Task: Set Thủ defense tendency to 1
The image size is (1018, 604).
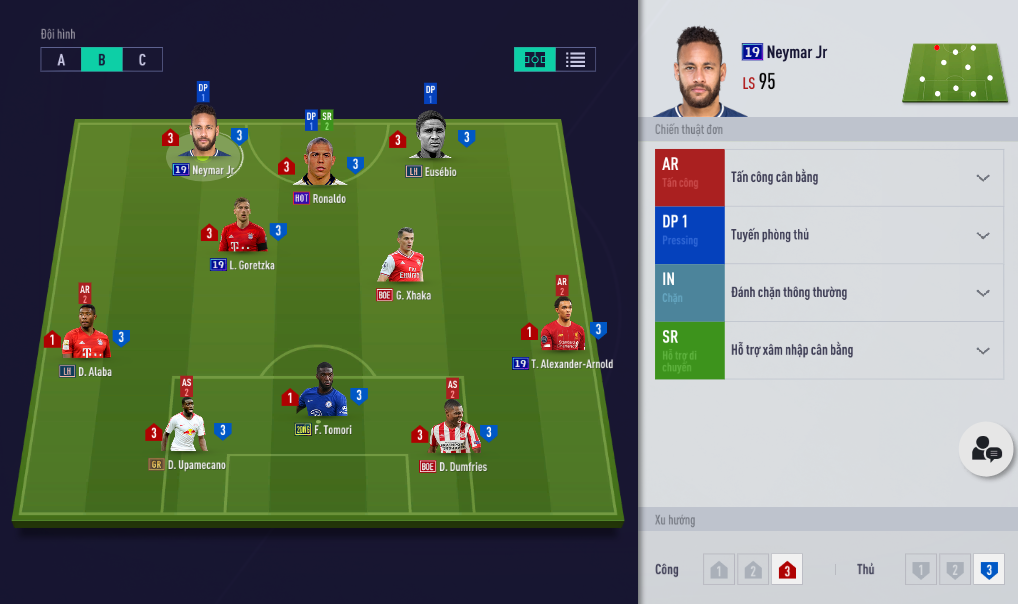Action: pos(921,570)
